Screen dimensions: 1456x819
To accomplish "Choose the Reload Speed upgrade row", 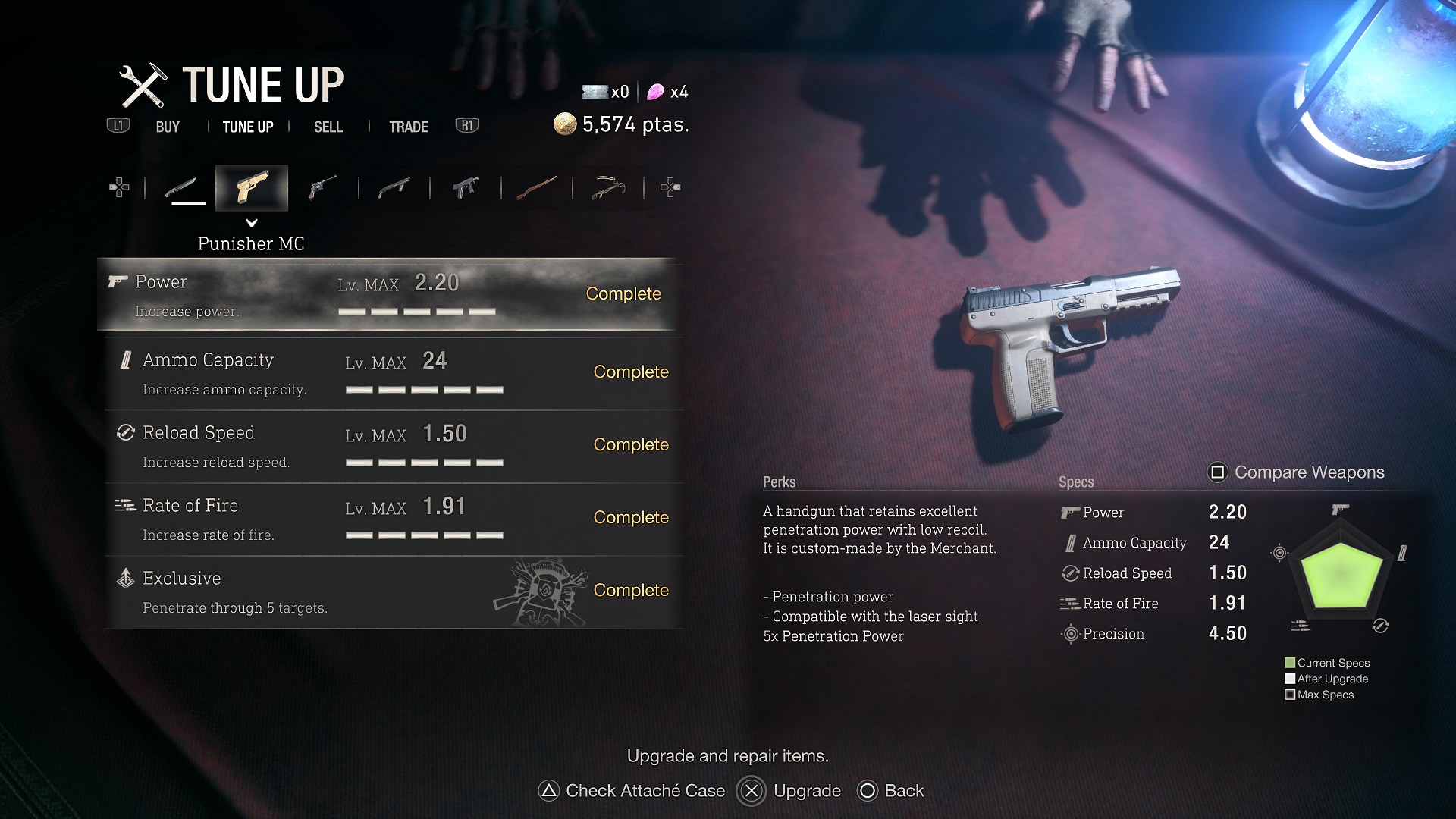I will 393,446.
